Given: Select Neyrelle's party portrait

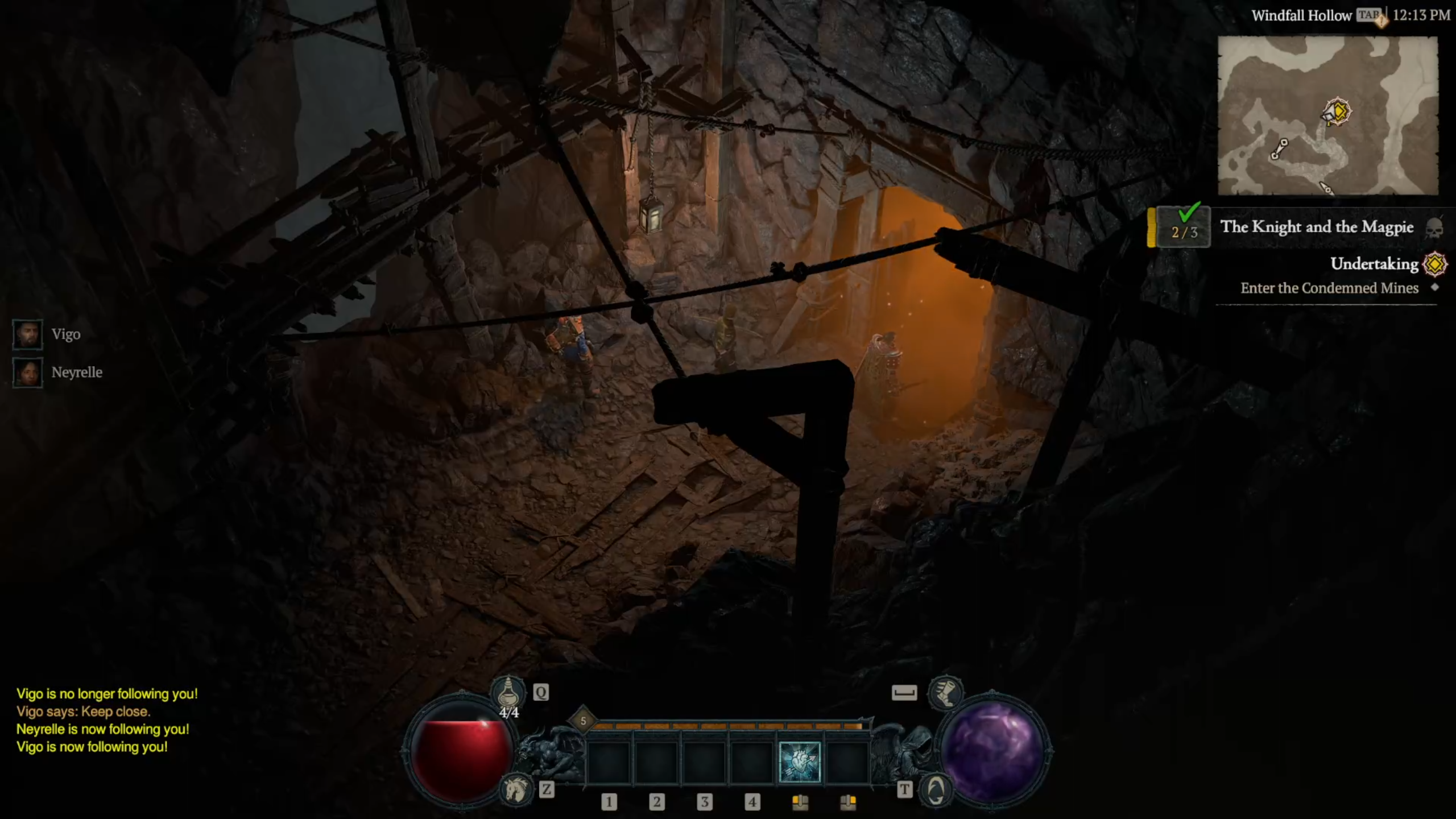Looking at the screenshot, I should [x=27, y=373].
